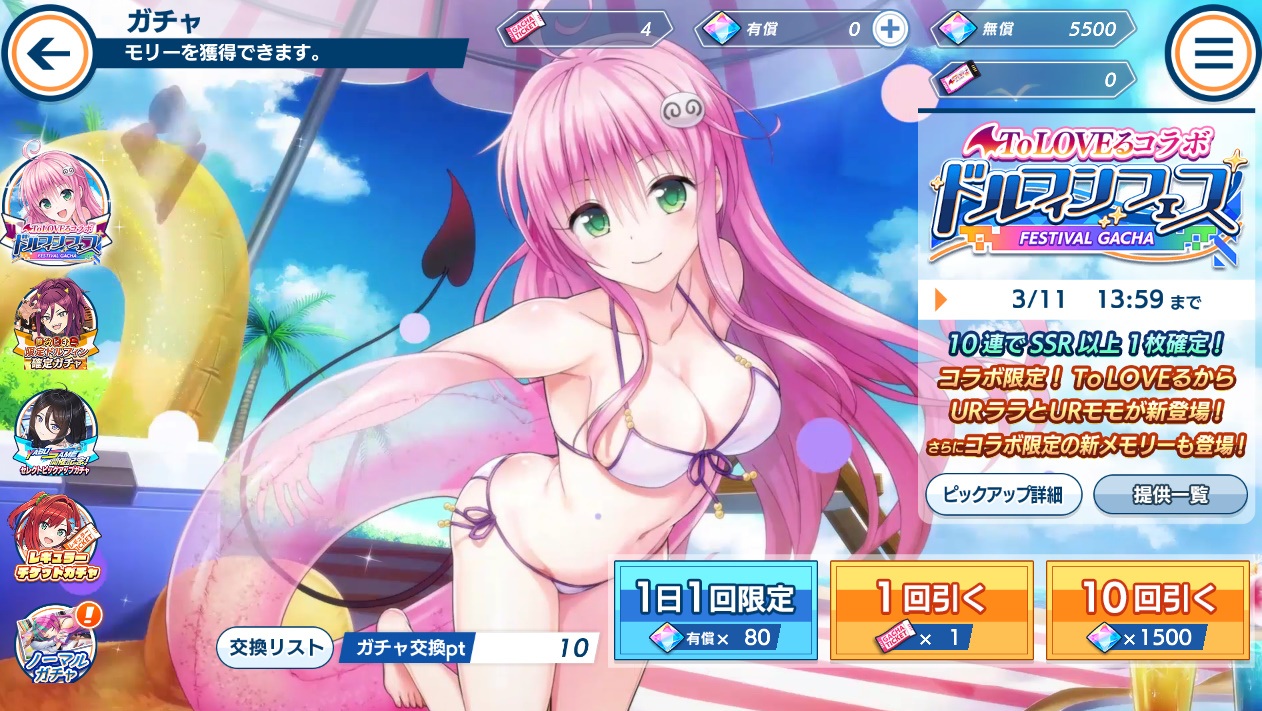Open the exchange list (交換リスト)

(x=274, y=648)
